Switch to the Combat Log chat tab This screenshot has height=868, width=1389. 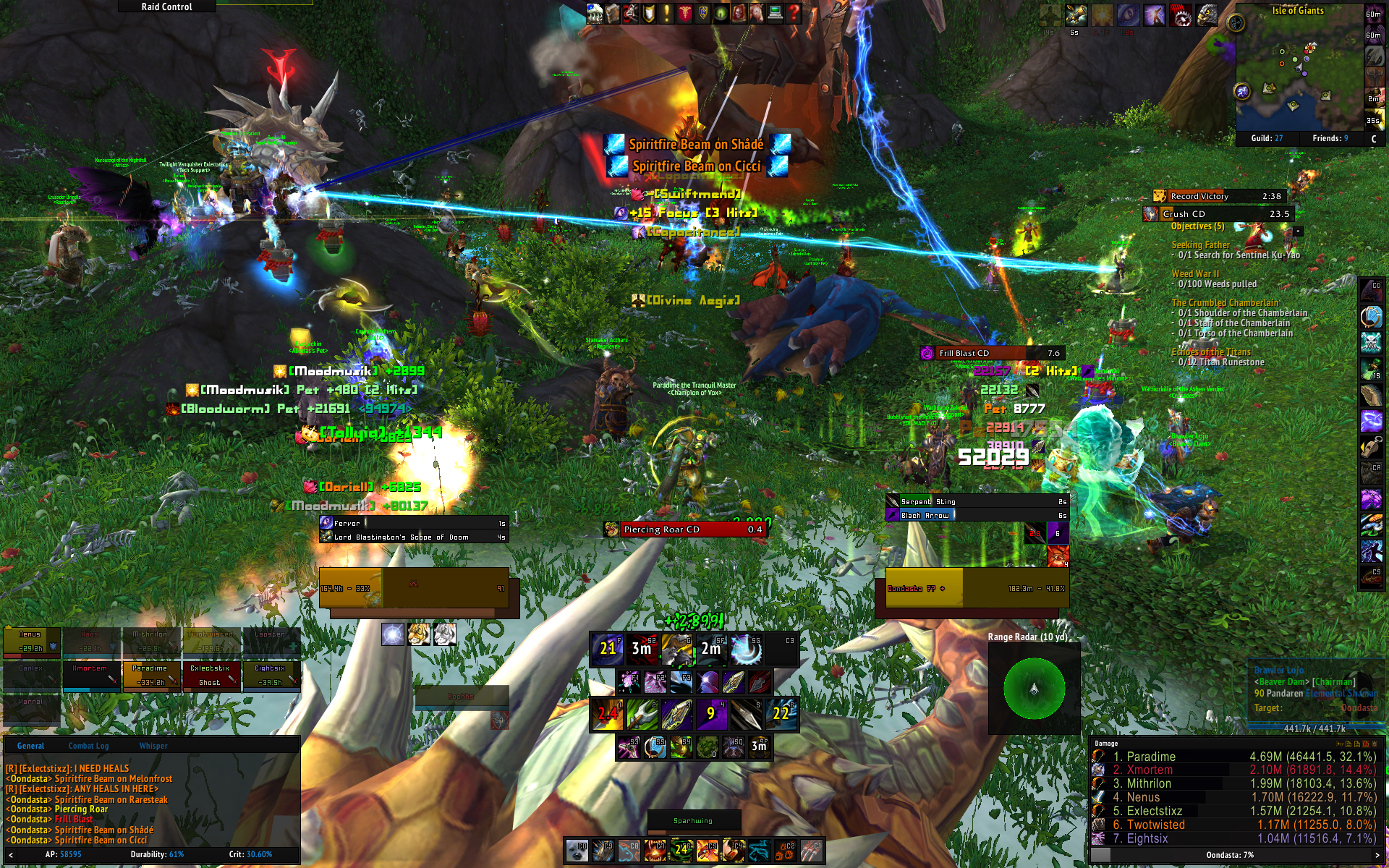[x=88, y=746]
